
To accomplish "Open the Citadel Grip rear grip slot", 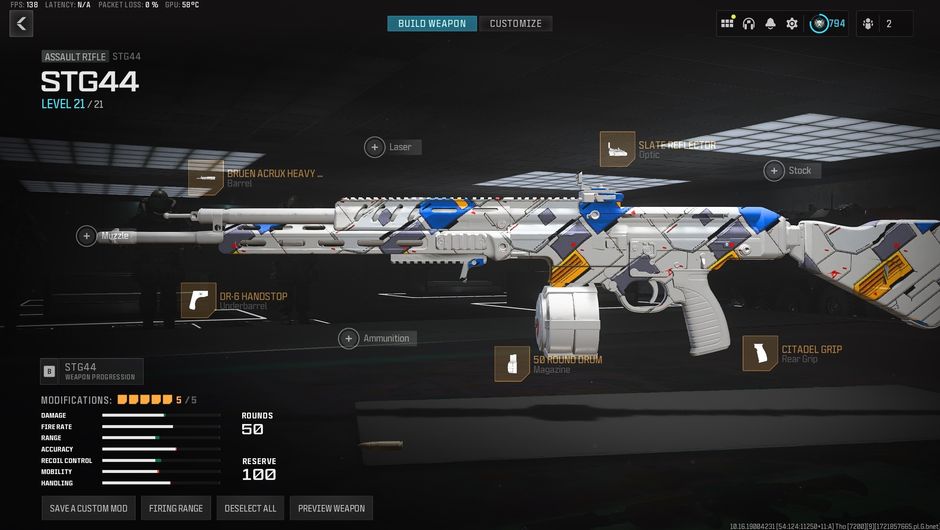I will pyautogui.click(x=760, y=354).
